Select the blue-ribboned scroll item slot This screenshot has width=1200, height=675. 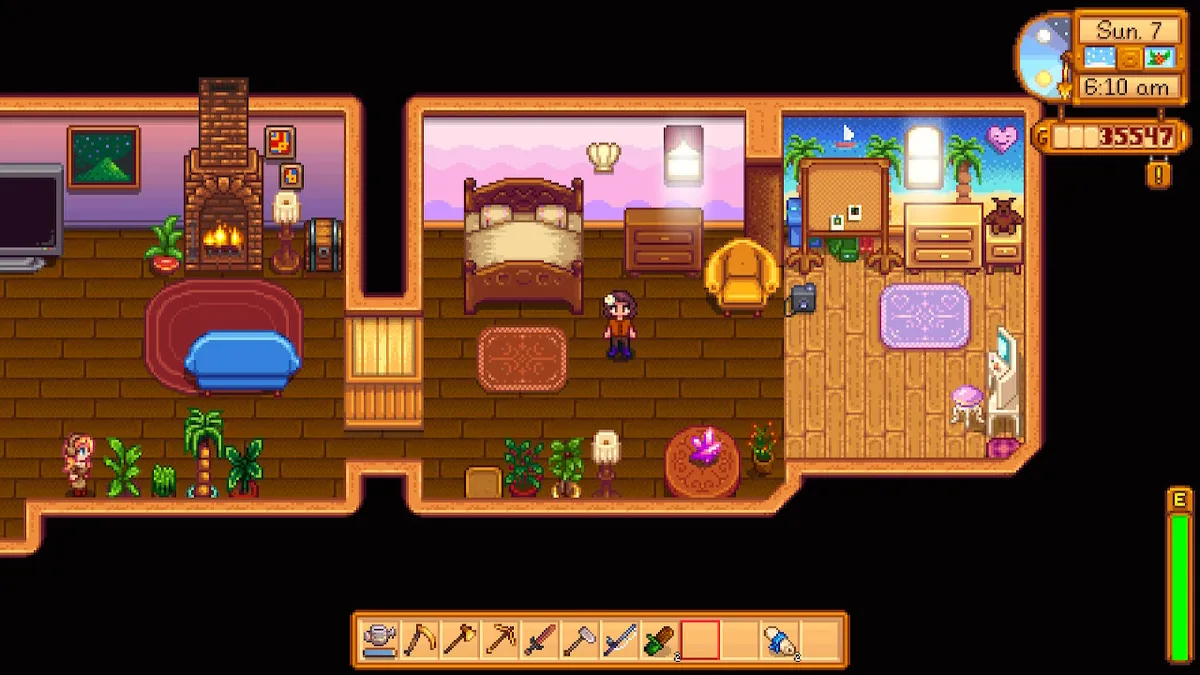tap(780, 639)
